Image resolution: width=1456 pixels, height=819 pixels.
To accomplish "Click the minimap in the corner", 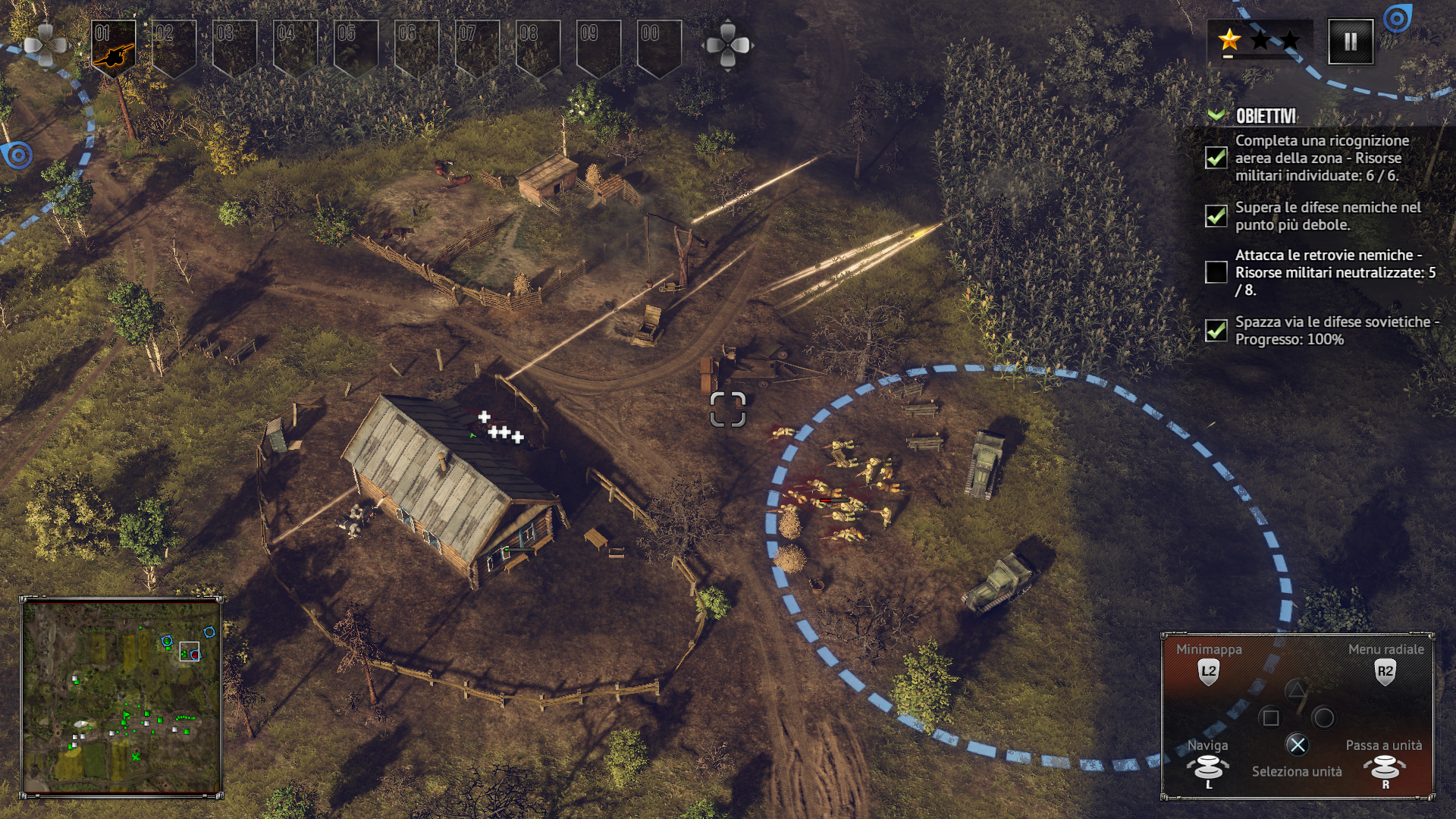I will (121, 696).
